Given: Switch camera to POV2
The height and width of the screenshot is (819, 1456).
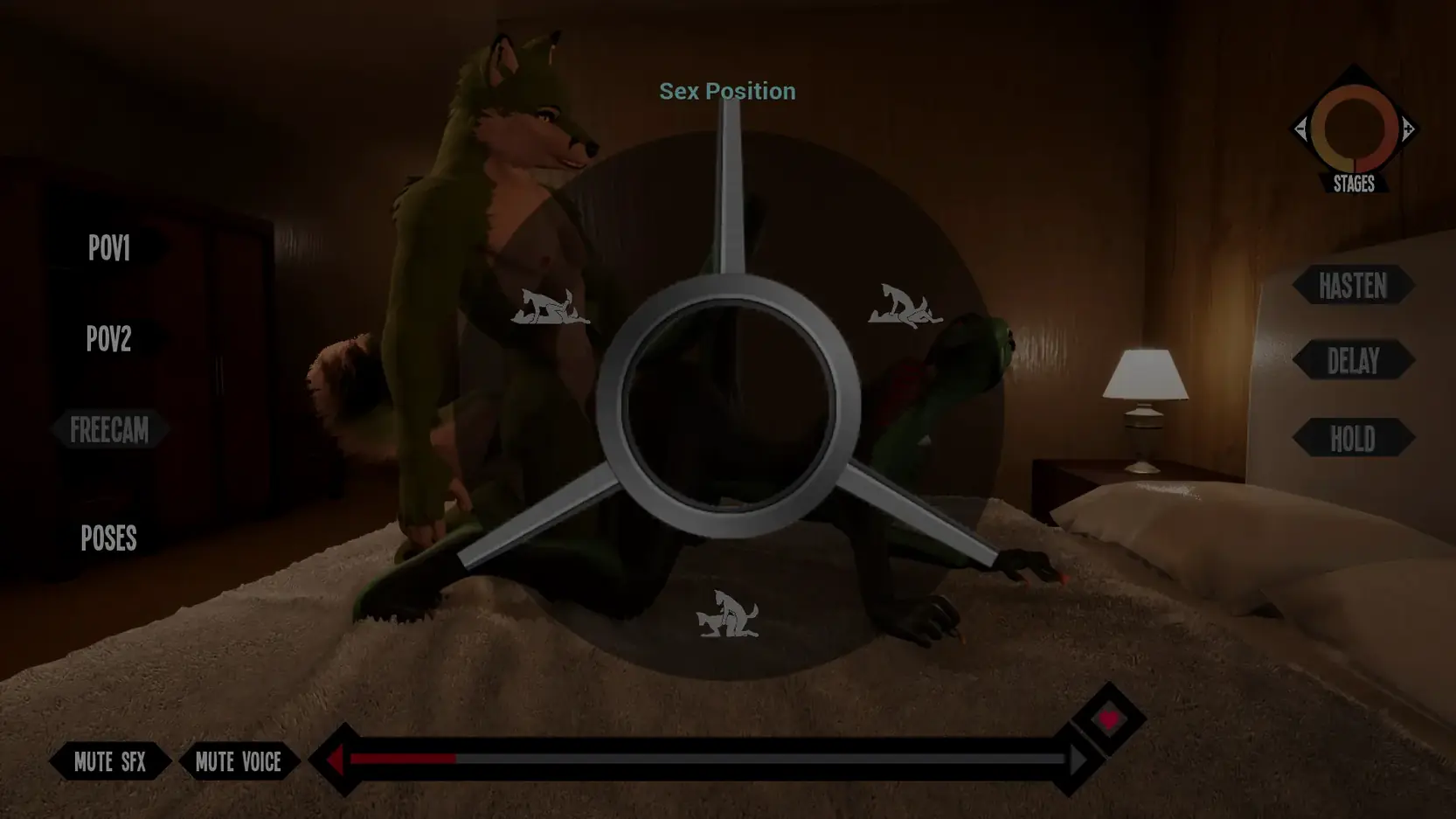Looking at the screenshot, I should click(x=108, y=340).
